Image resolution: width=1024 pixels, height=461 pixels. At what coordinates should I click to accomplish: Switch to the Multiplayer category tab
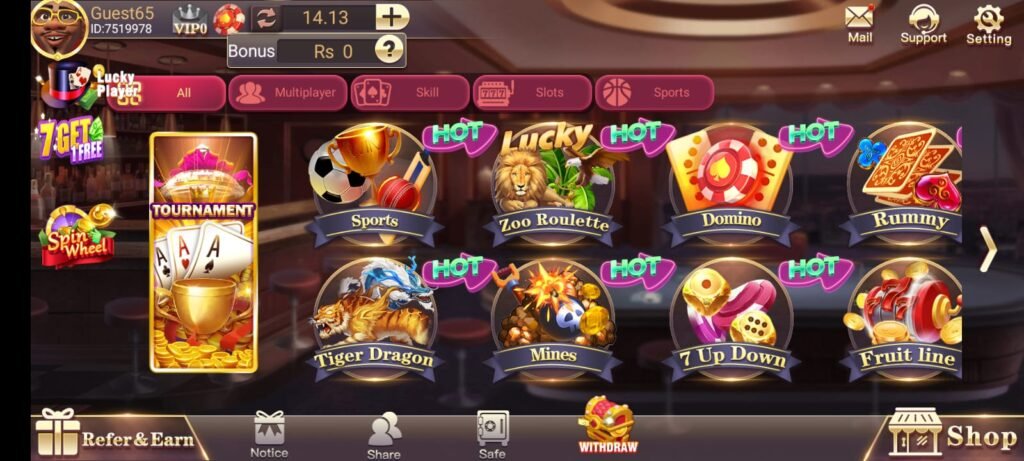pos(289,93)
